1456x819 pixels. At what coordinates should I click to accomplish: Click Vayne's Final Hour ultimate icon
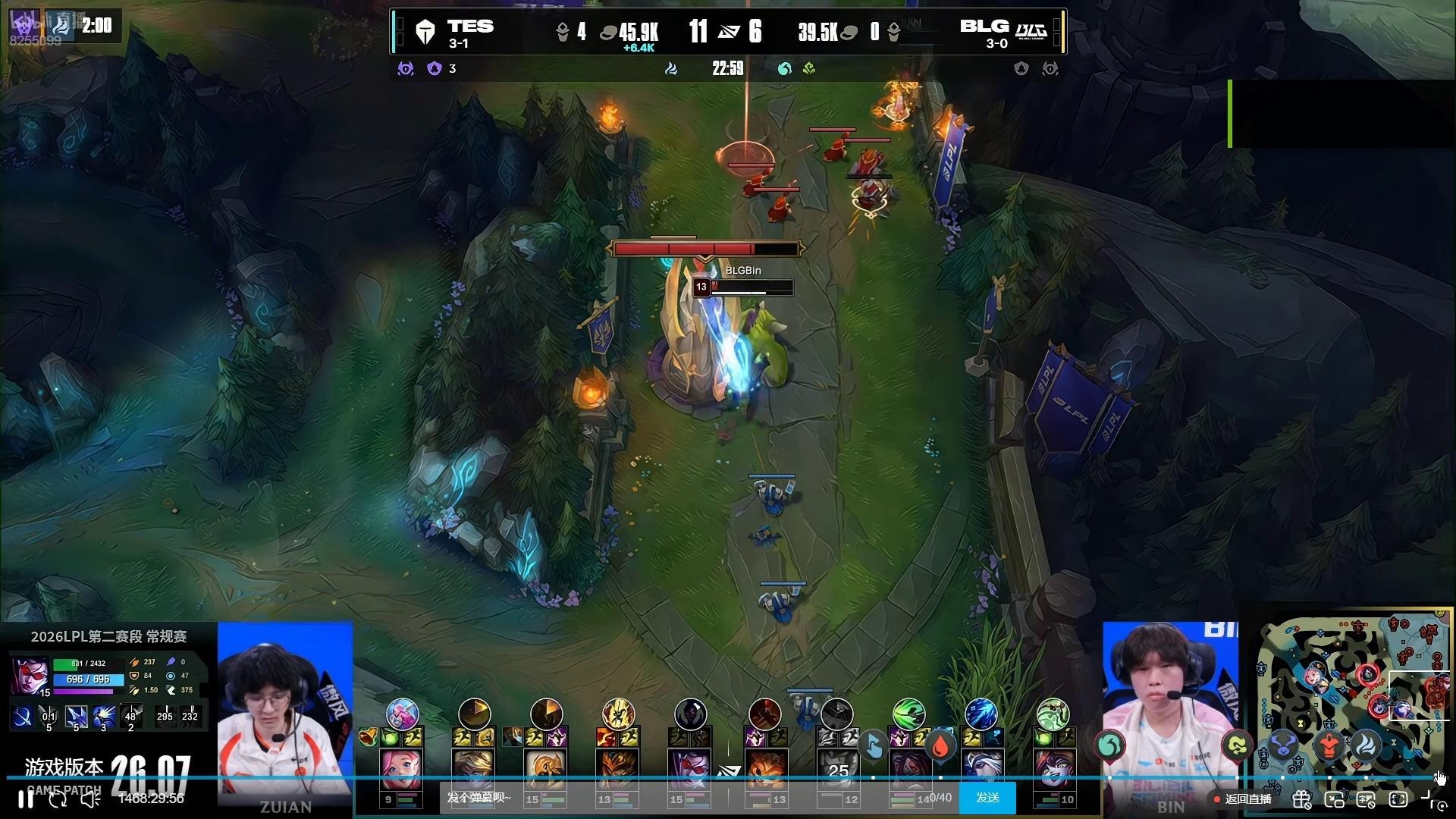pos(130,716)
